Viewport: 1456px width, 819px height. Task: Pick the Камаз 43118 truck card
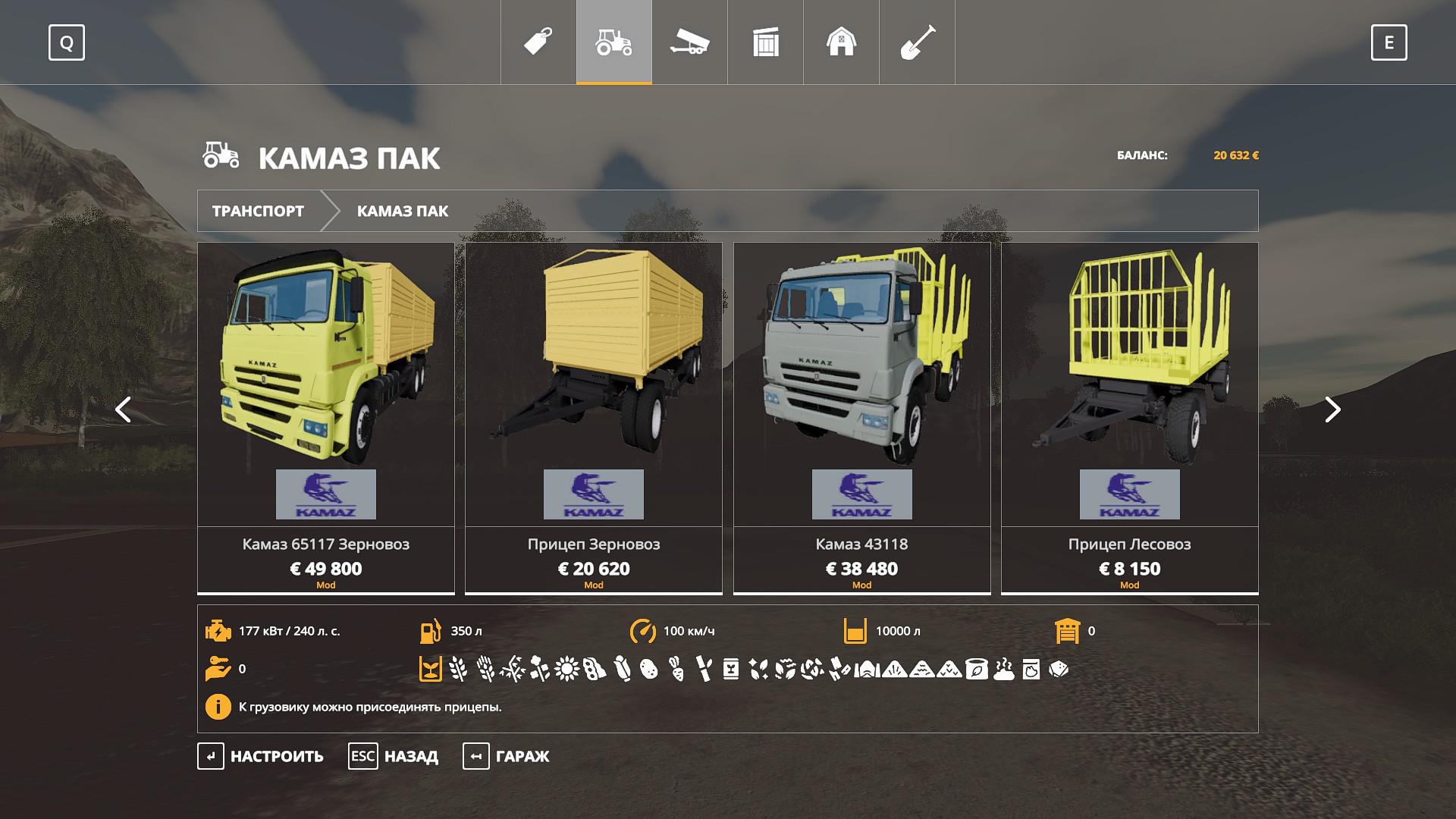point(861,417)
